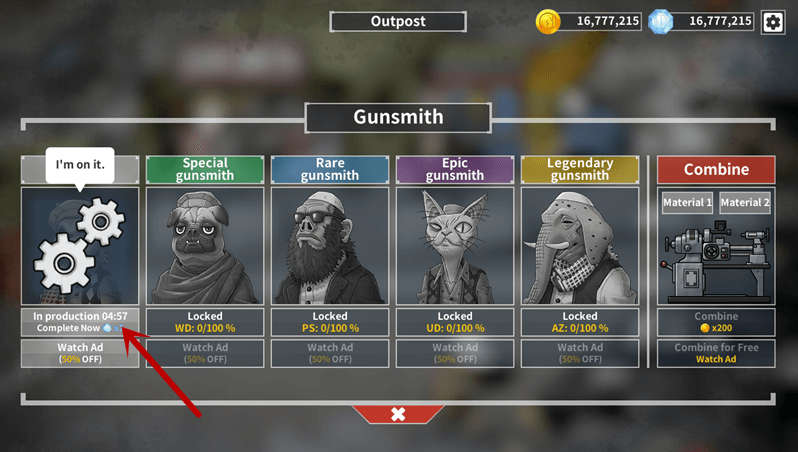The width and height of the screenshot is (798, 452).
Task: Click the Locked UD Epic gunsmith button
Action: [455, 322]
